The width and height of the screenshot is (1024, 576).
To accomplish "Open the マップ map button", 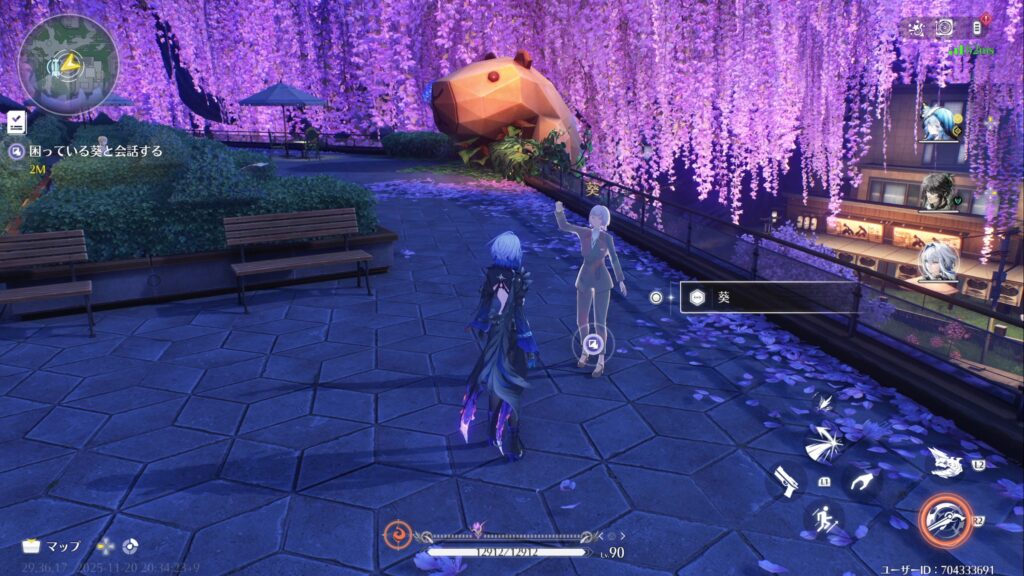I will pyautogui.click(x=52, y=546).
